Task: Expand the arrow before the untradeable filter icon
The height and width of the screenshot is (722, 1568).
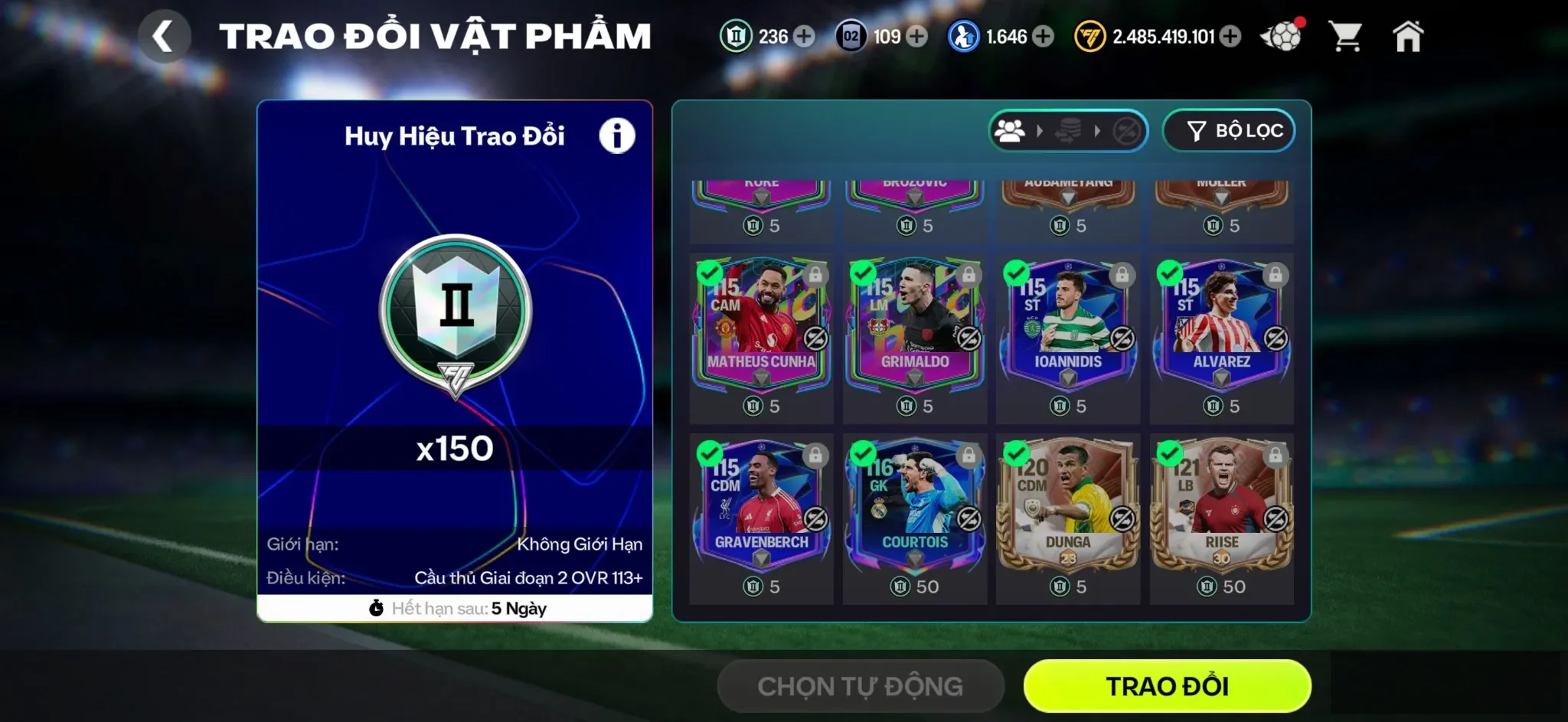Action: (x=1098, y=130)
